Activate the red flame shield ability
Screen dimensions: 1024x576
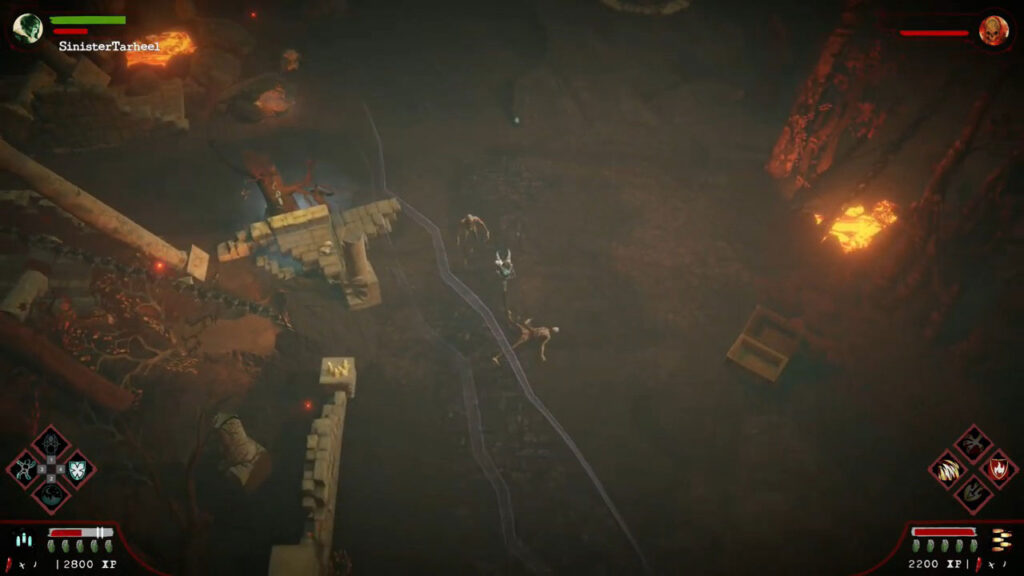pyautogui.click(x=997, y=467)
